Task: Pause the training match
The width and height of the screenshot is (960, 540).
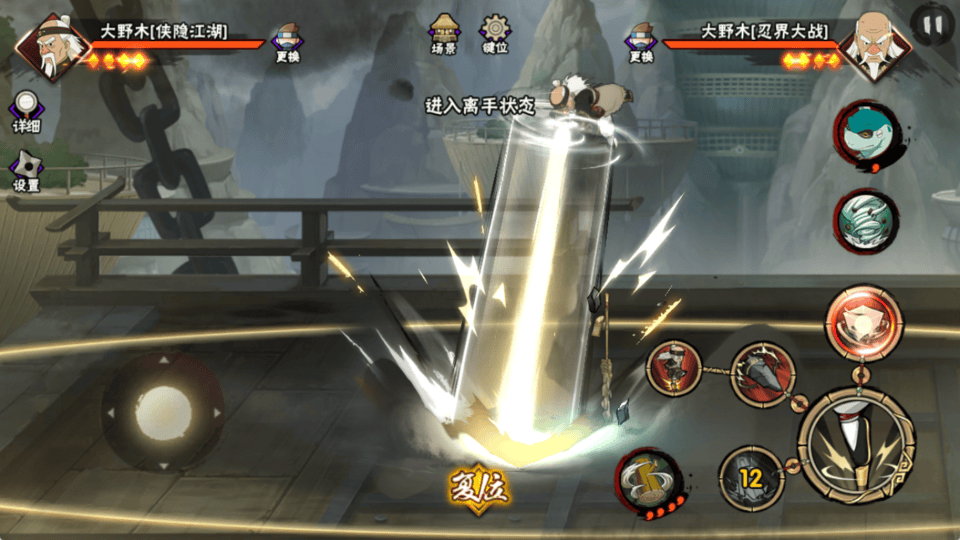Action: [x=932, y=23]
